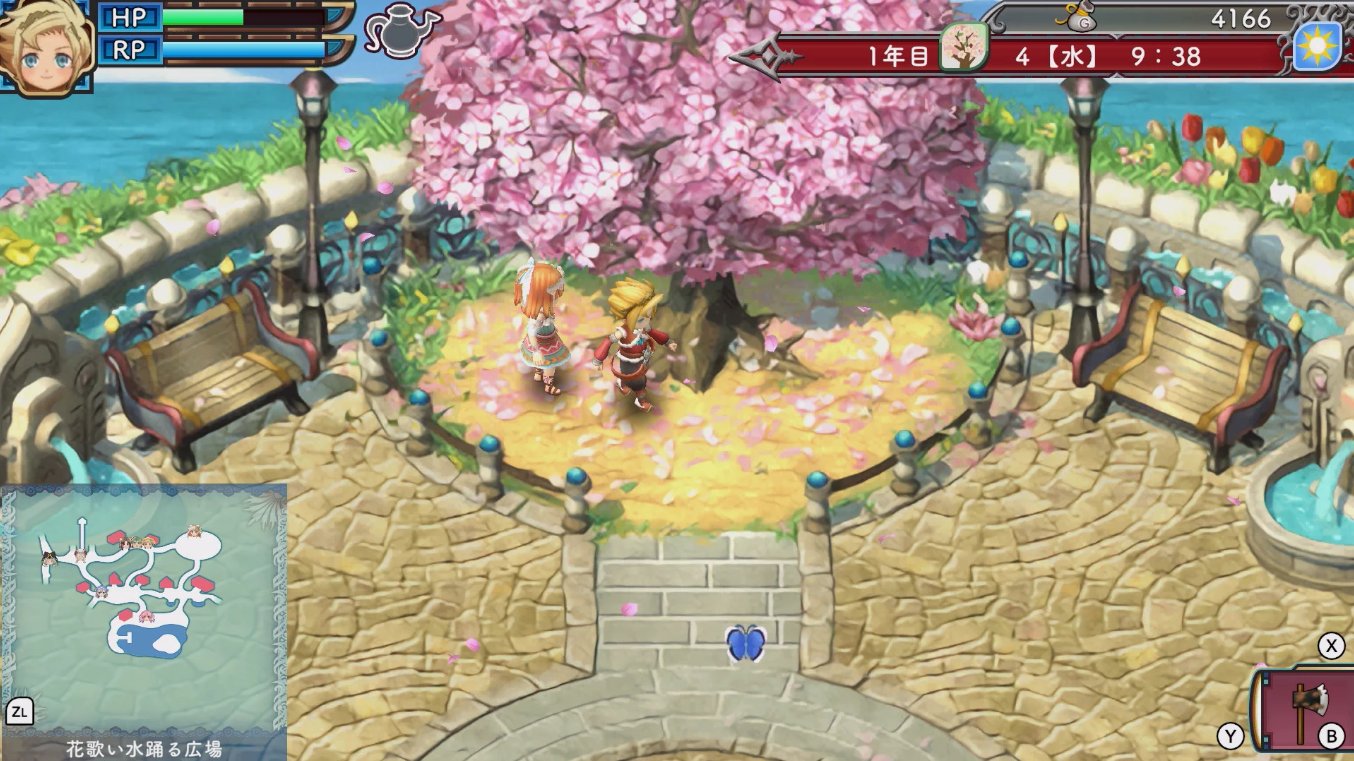Click the Y button prompt
The image size is (1354, 761).
(1231, 736)
